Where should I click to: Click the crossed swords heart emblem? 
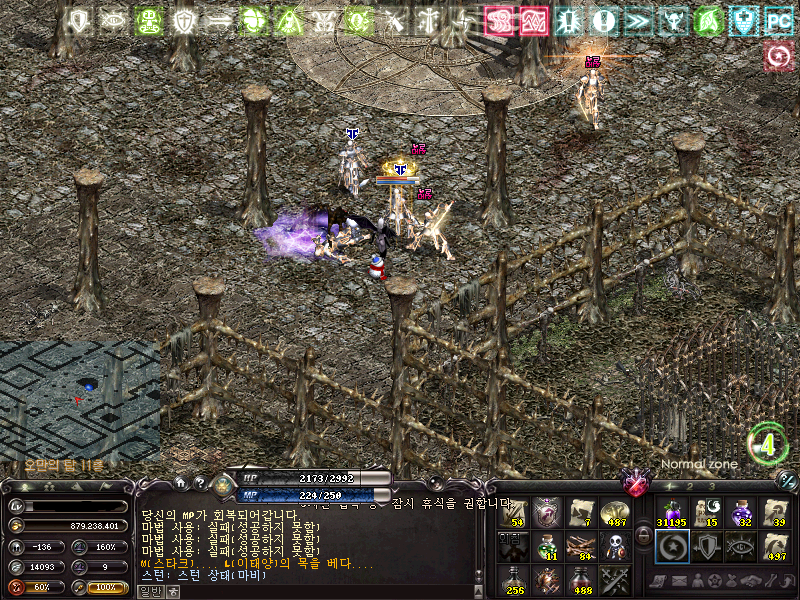pyautogui.click(x=635, y=484)
